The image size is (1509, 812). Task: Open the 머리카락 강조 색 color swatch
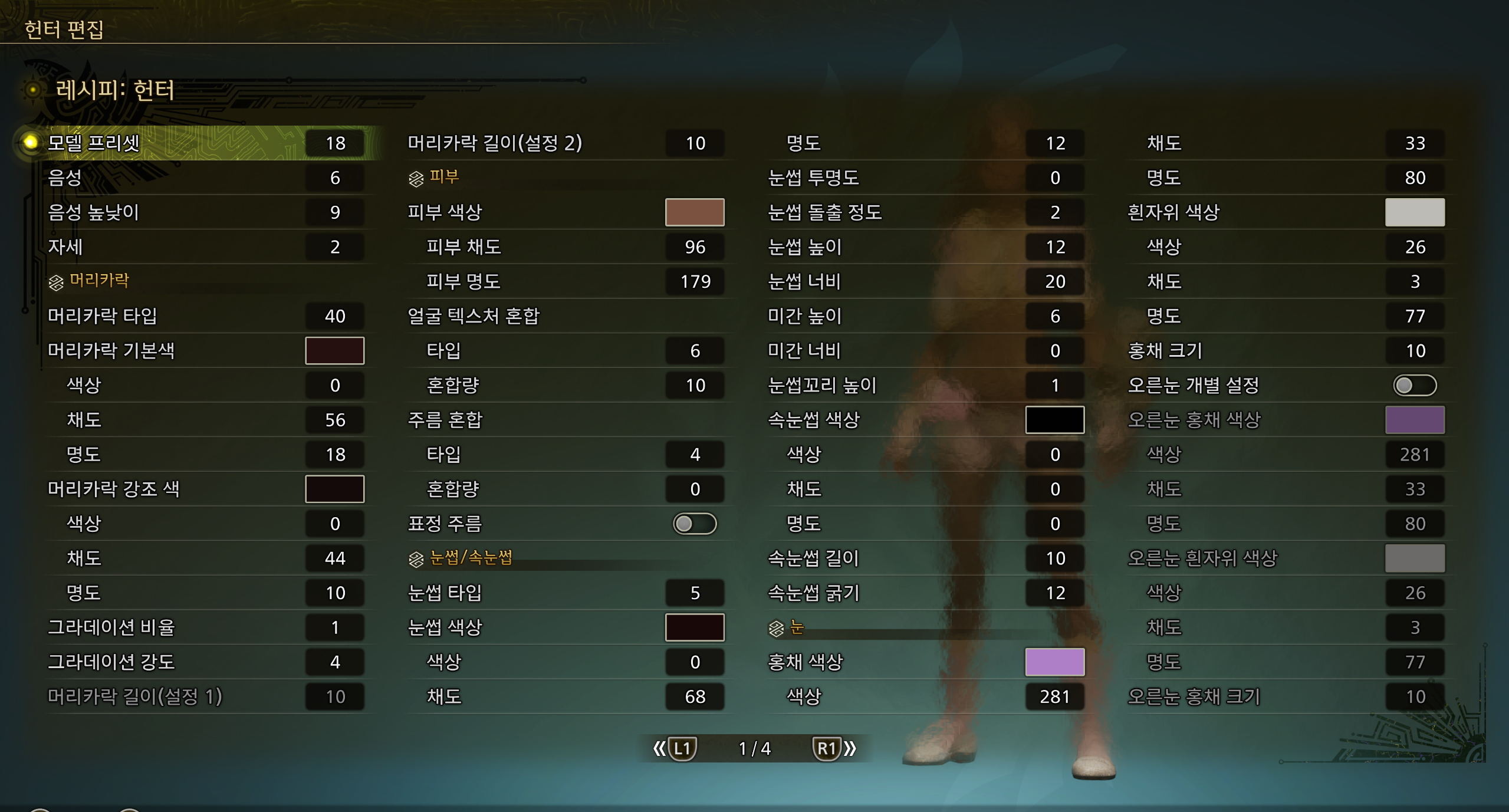click(334, 489)
